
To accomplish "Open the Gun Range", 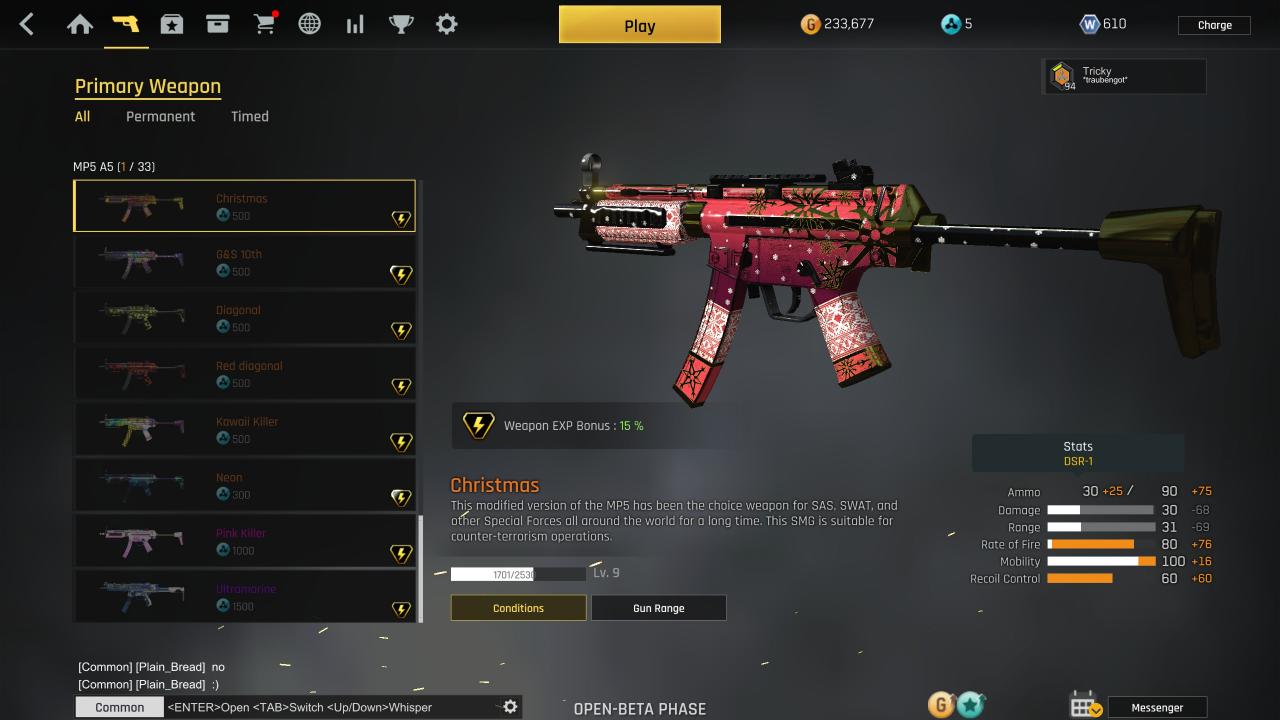I will pos(658,608).
